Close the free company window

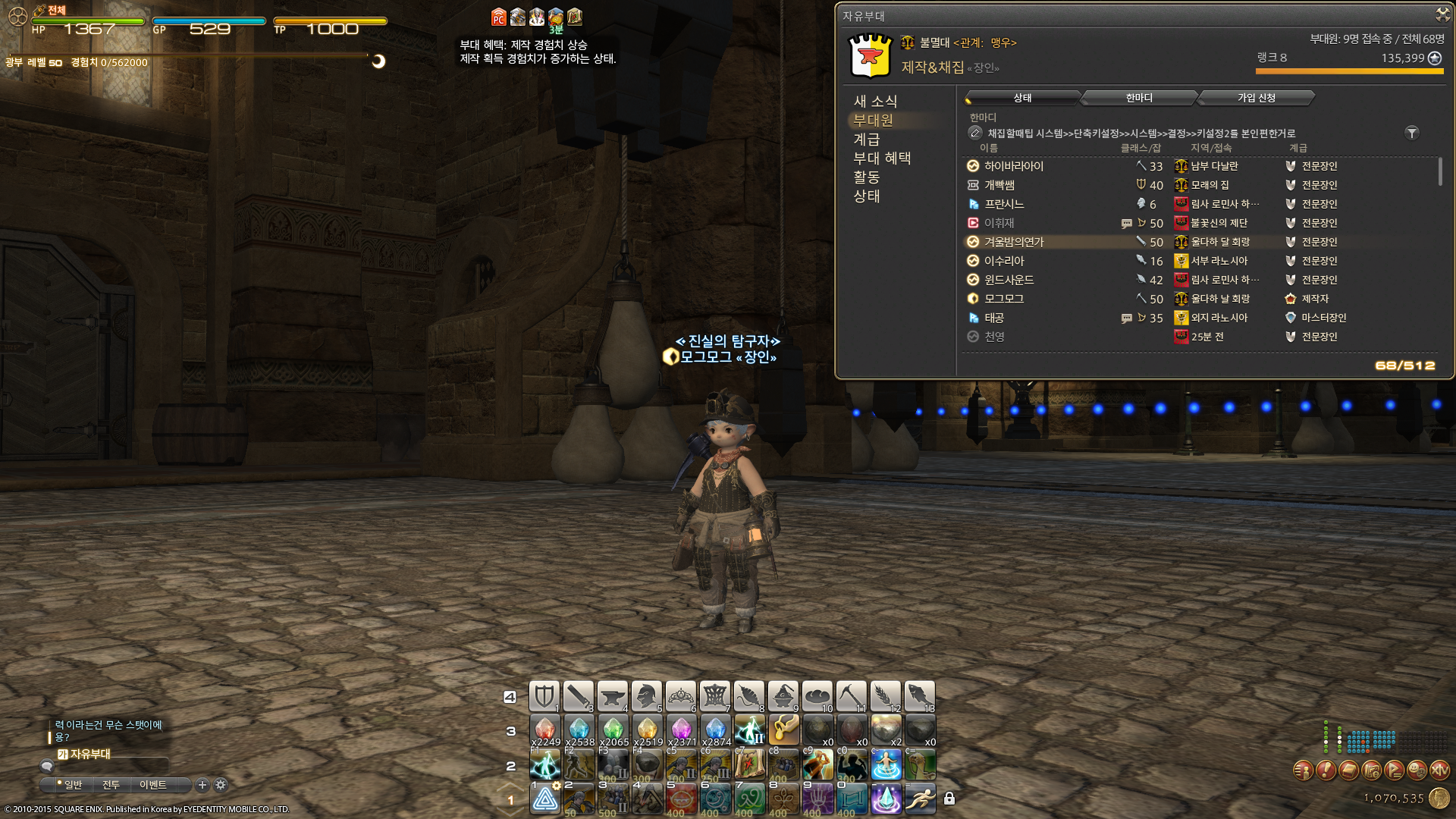tap(1442, 14)
